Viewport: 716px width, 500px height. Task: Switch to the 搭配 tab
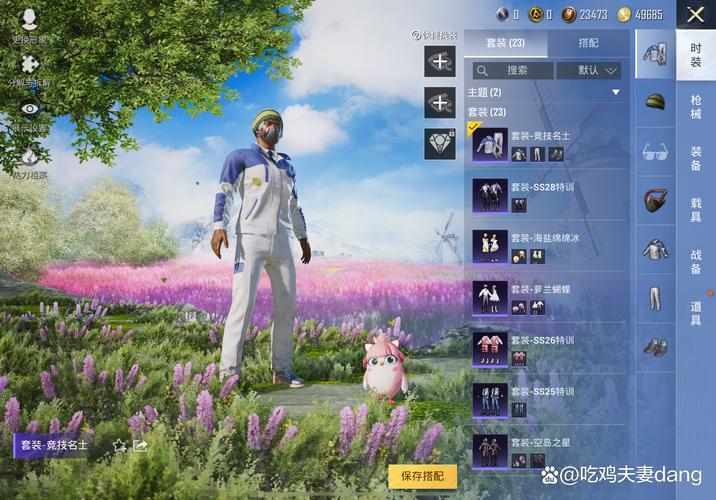[588, 43]
